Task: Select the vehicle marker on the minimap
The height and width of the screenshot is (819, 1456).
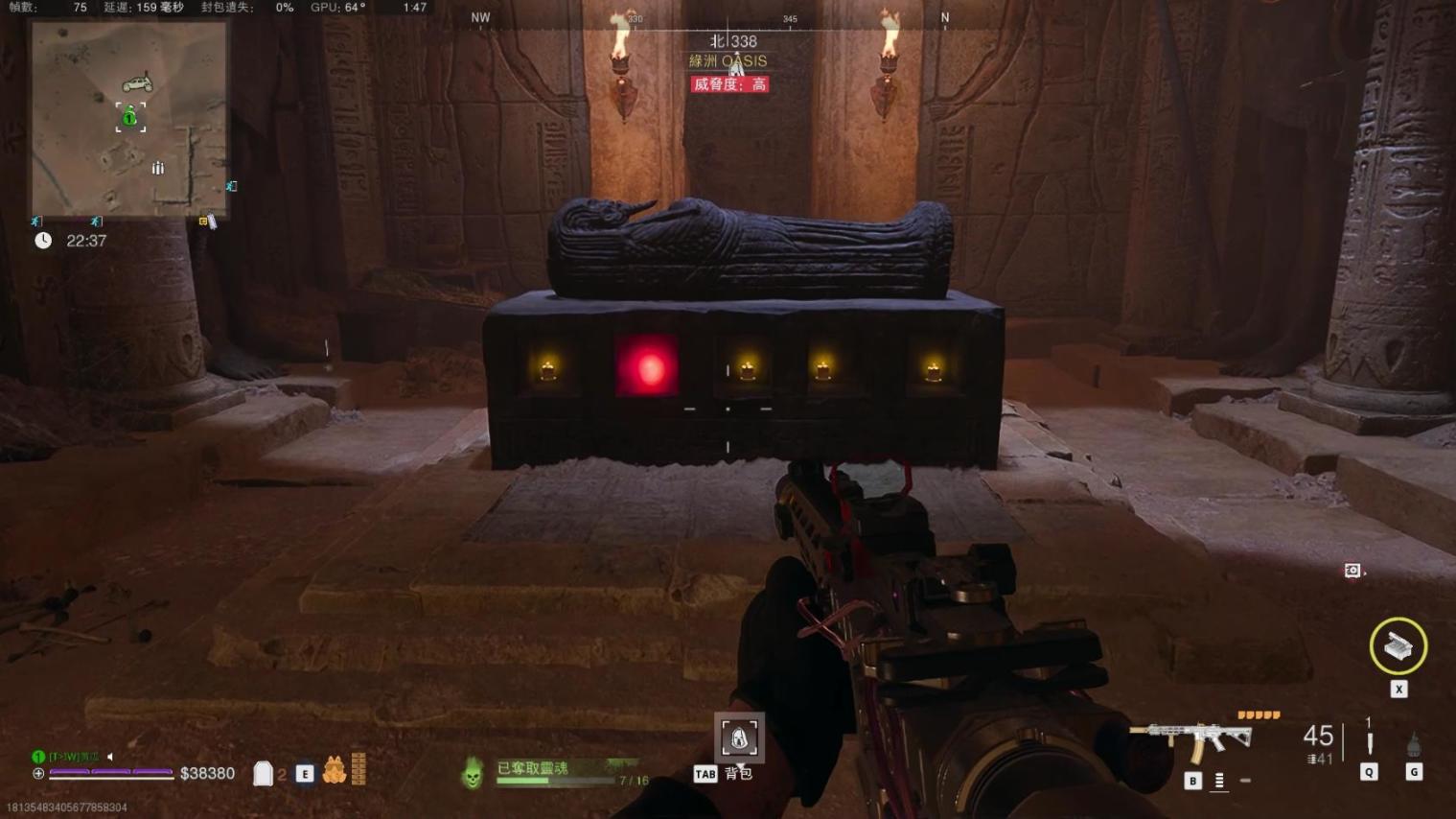Action: pos(137,83)
